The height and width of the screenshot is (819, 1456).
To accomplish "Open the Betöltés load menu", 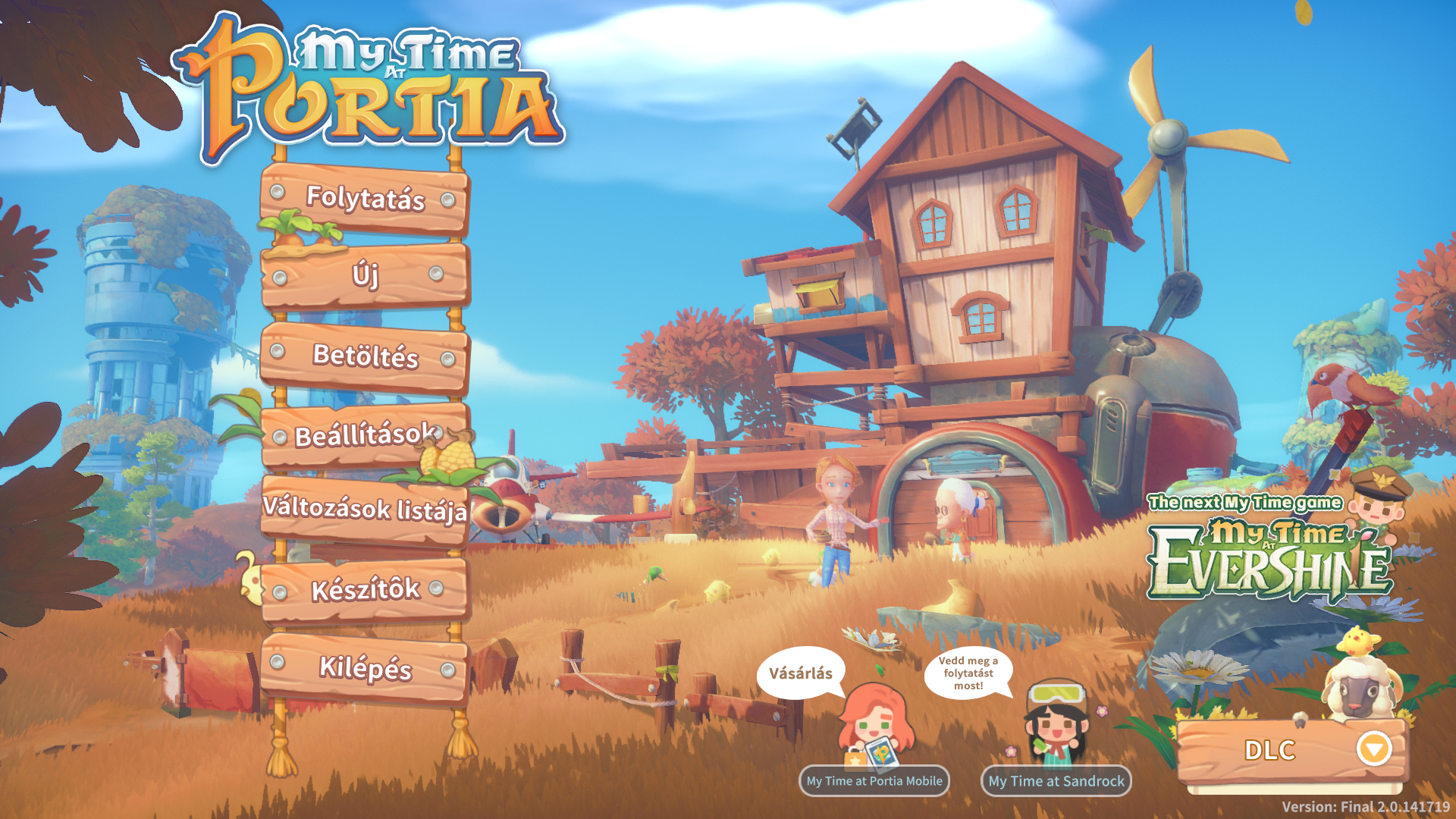I will tap(365, 355).
